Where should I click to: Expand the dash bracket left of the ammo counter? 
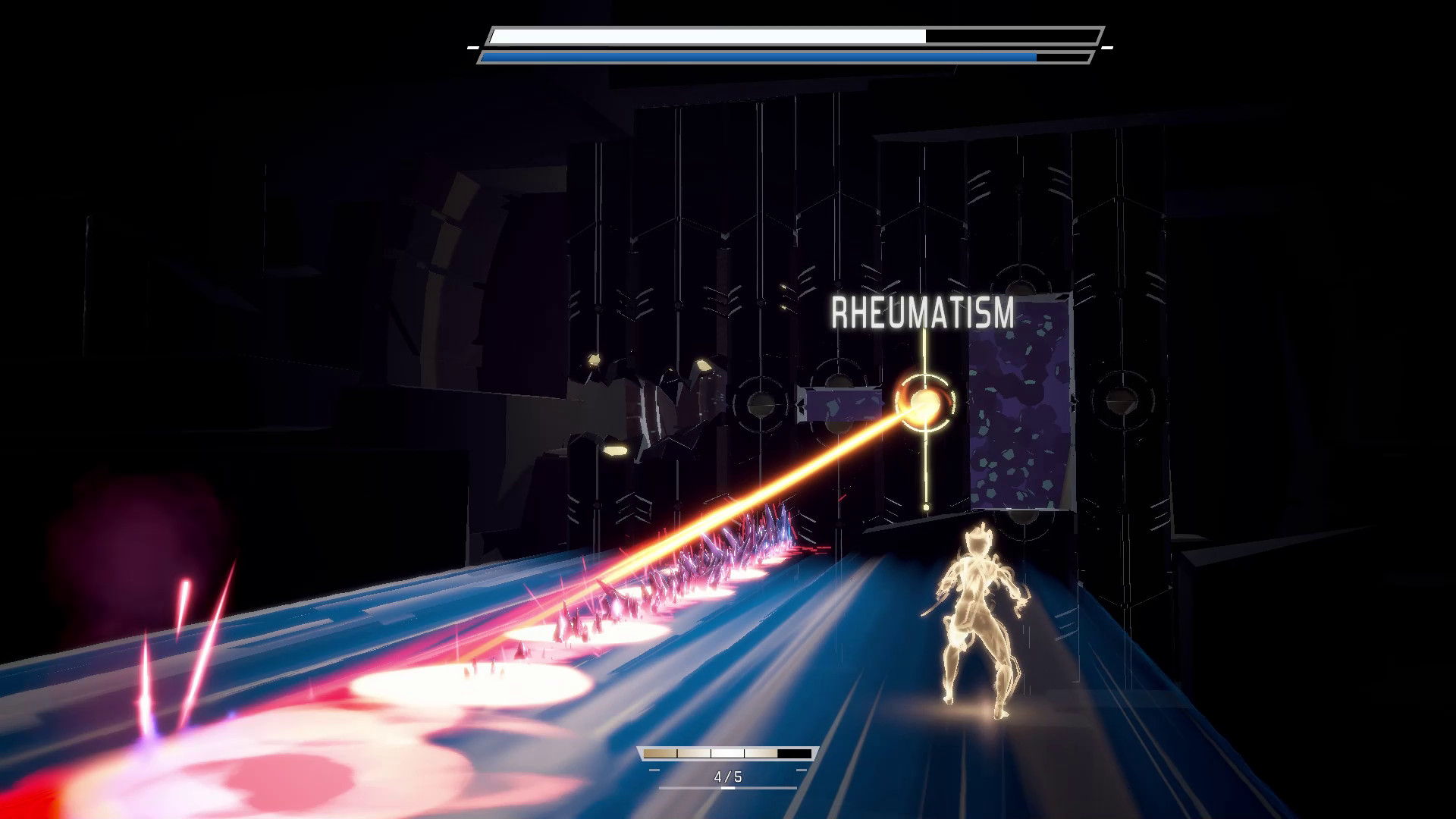coord(654,770)
